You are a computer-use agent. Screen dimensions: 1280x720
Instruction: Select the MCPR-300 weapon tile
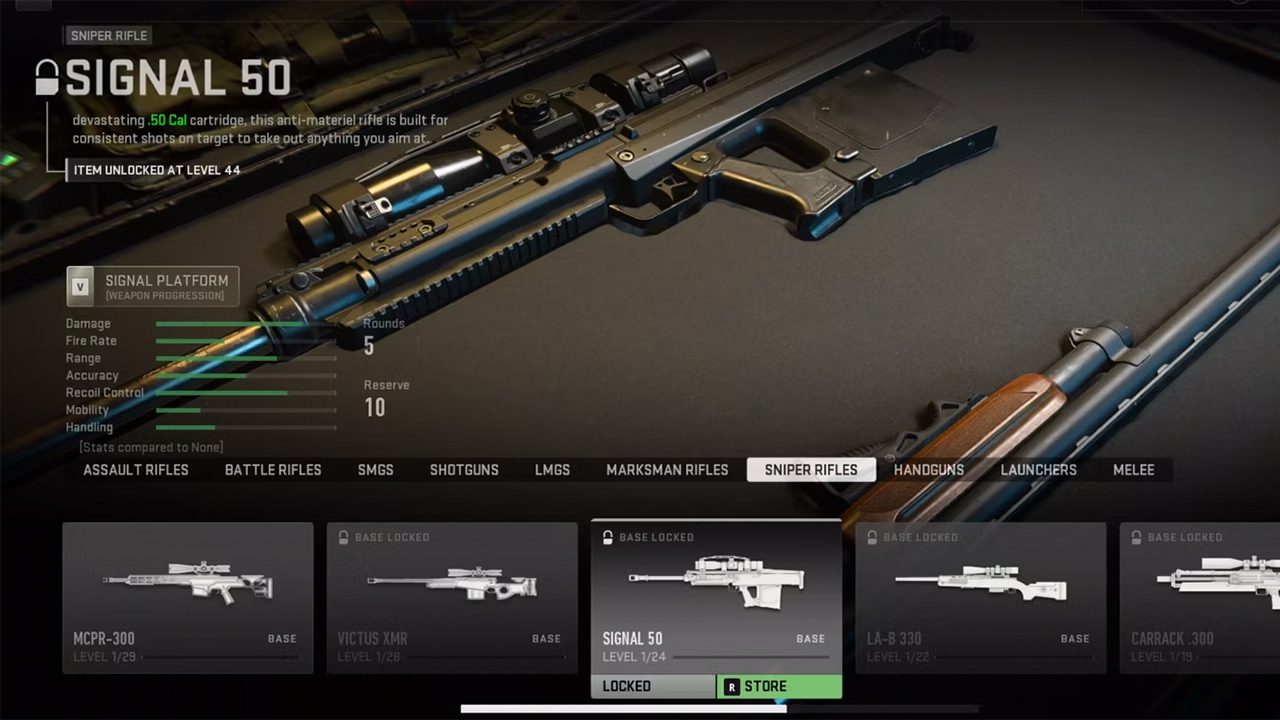point(188,597)
